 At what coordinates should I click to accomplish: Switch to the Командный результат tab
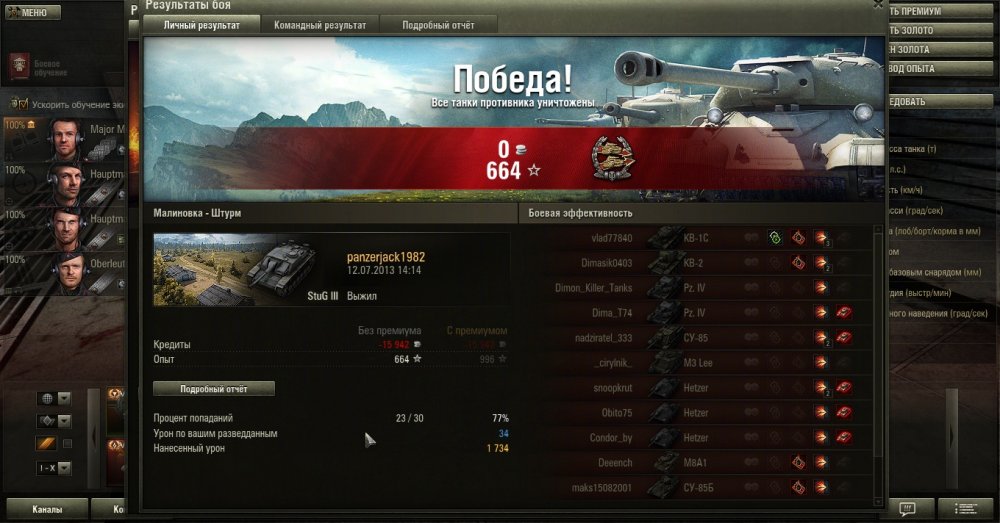tap(320, 26)
